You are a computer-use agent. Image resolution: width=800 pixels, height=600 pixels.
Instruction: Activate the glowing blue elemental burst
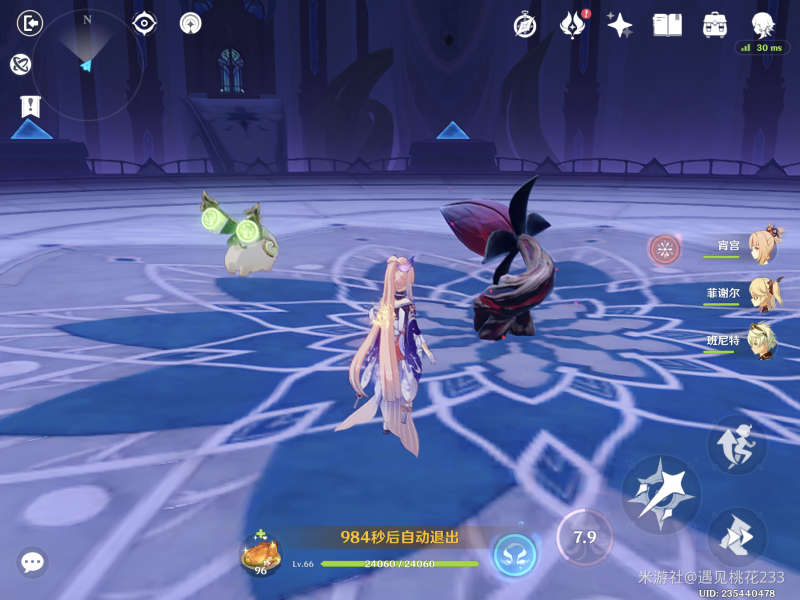[x=515, y=553]
